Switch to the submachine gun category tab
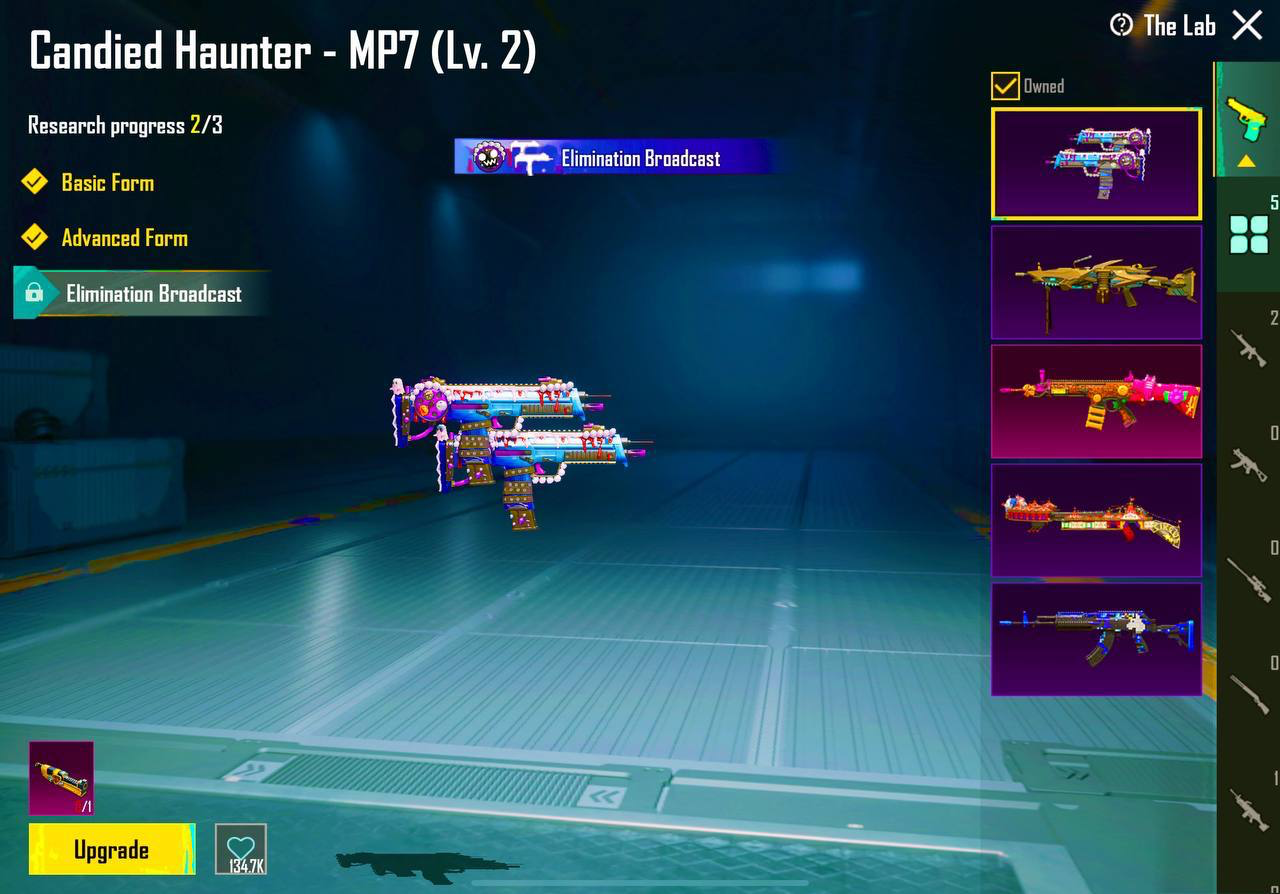1280x894 pixels. pyautogui.click(x=1248, y=463)
